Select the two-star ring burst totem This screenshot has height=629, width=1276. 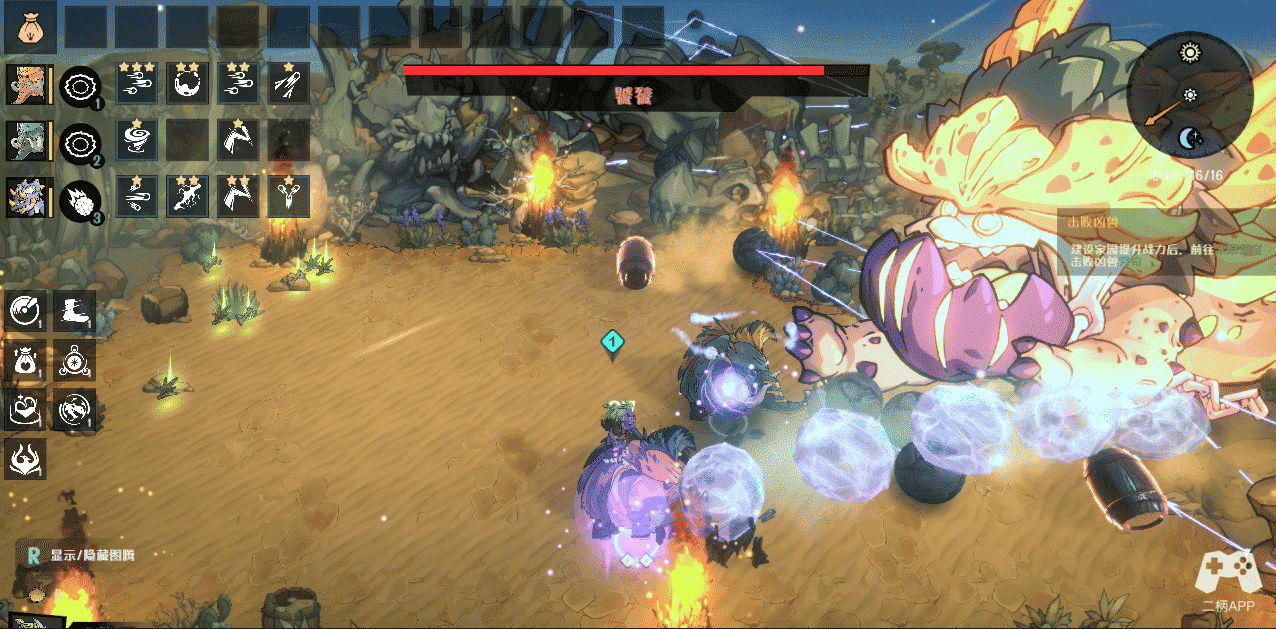coord(188,84)
